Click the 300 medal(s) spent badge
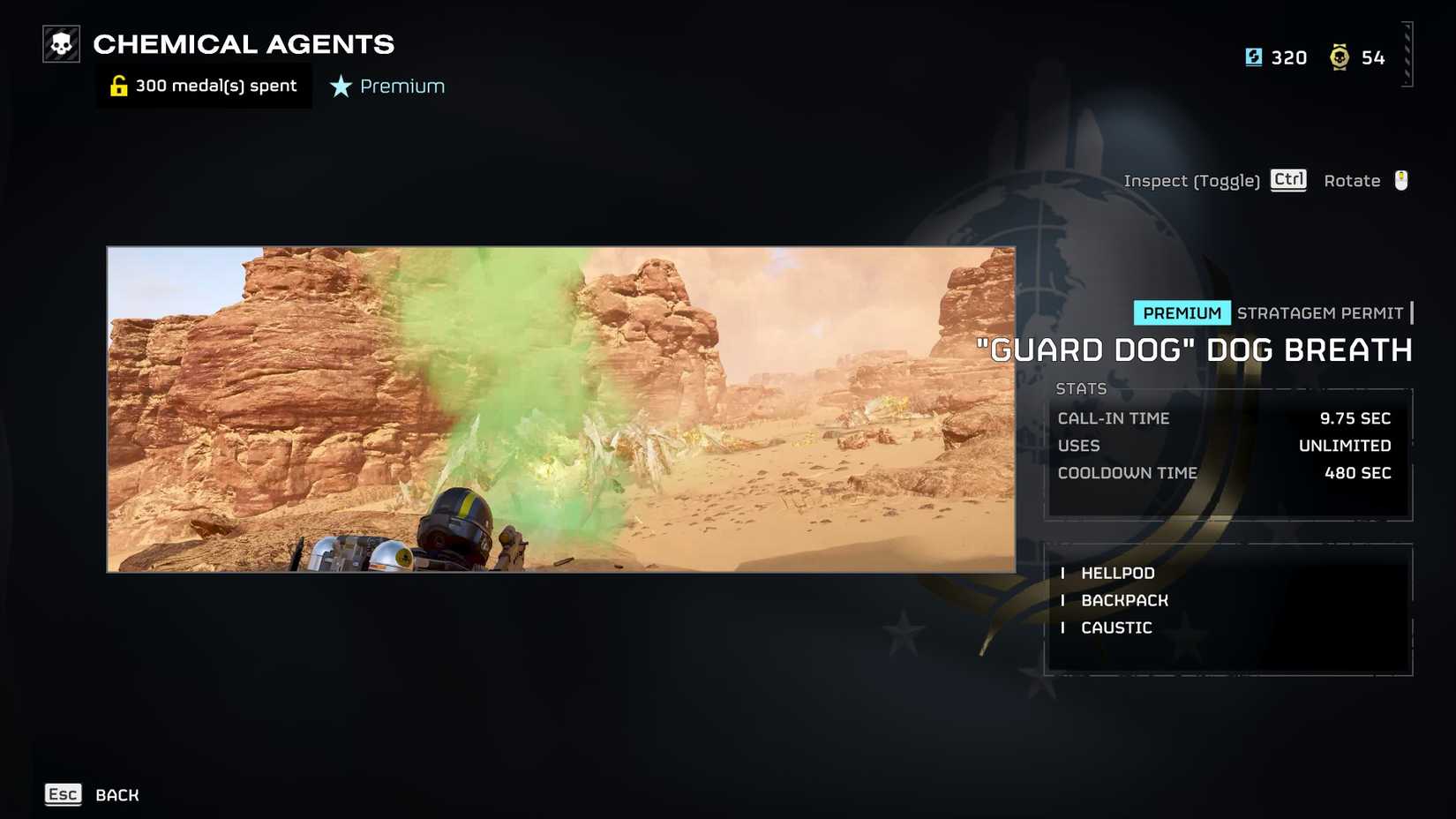 point(204,85)
